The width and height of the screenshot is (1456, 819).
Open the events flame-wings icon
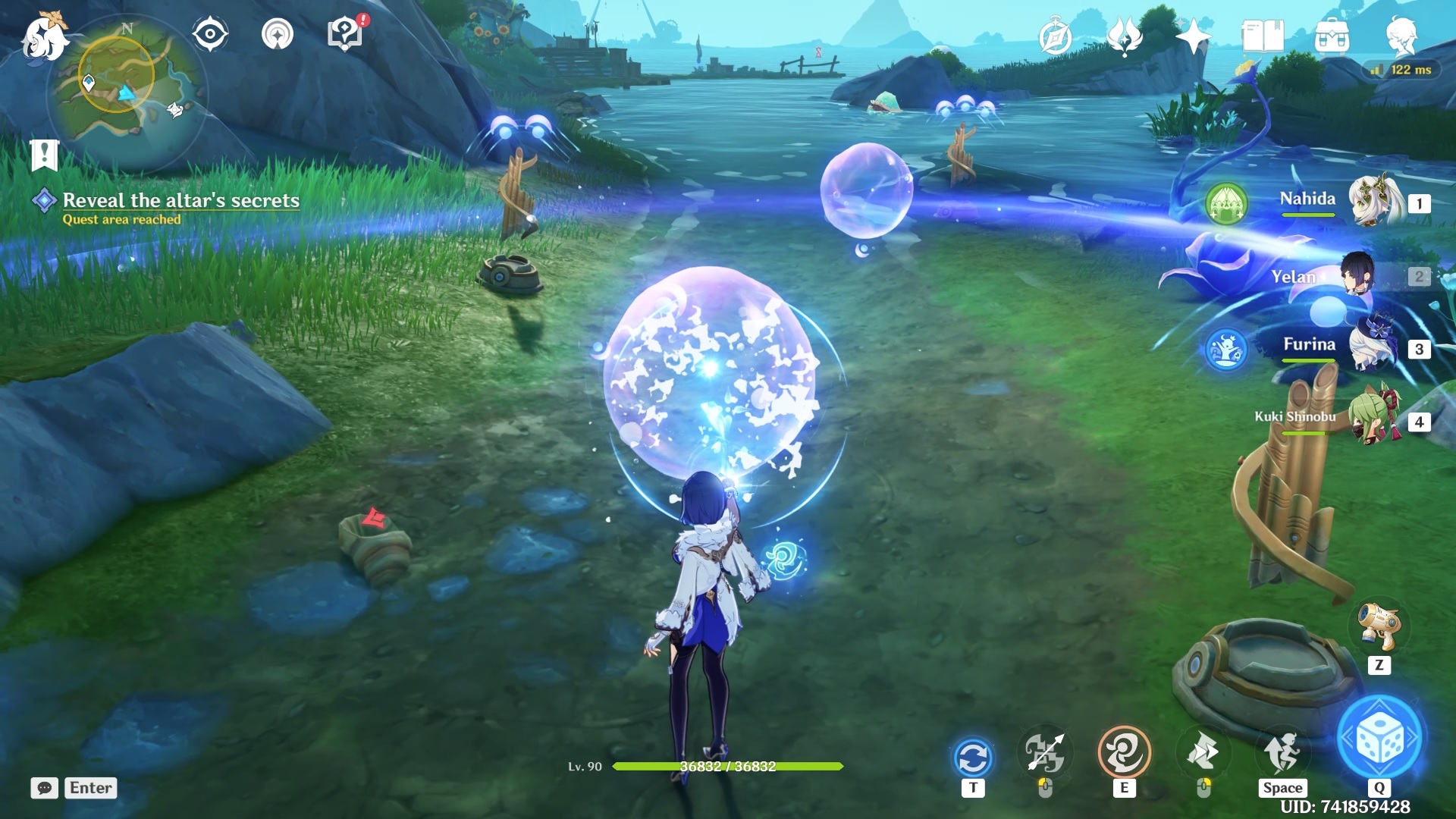tap(1124, 36)
